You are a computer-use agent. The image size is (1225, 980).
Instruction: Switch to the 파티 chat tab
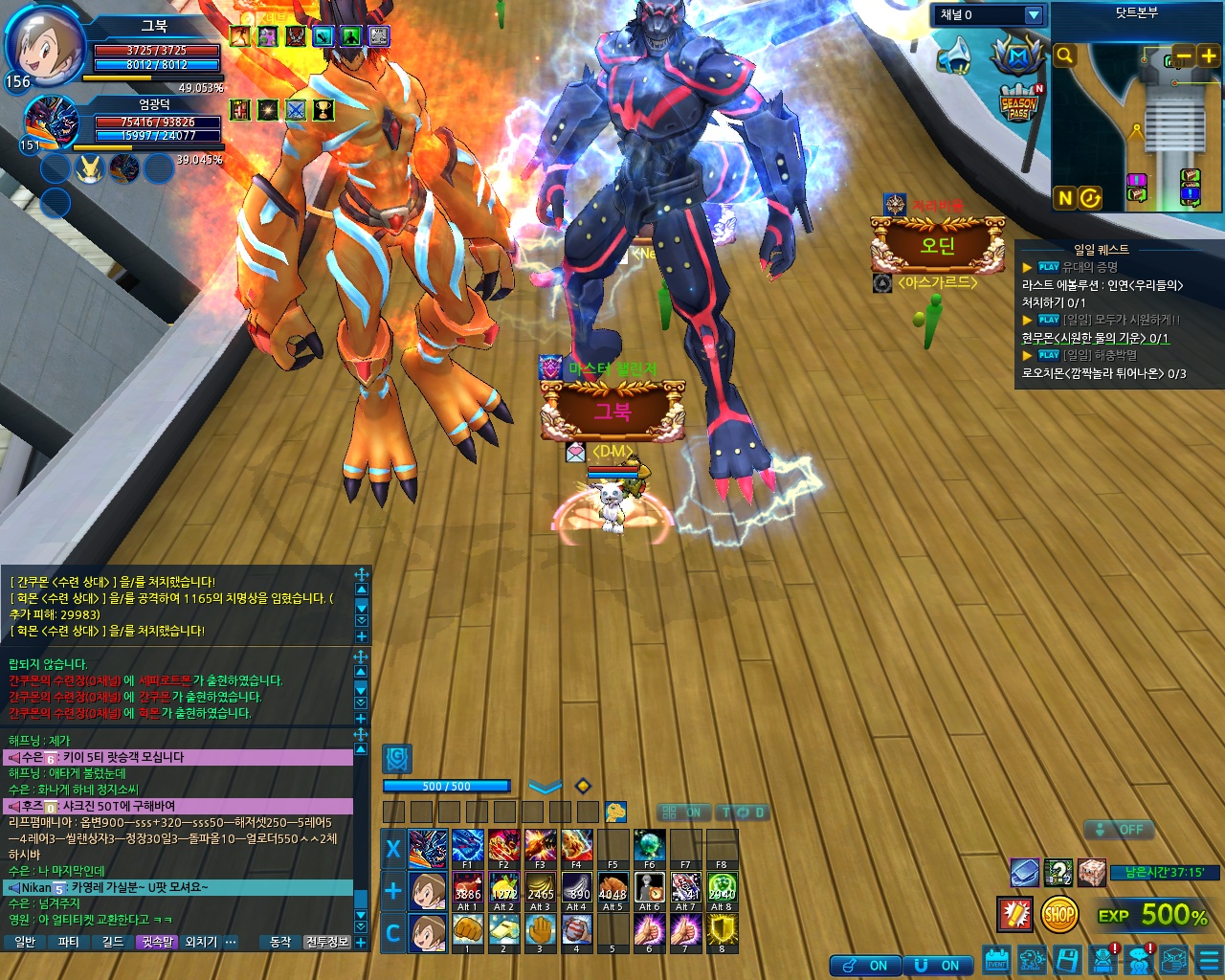69,942
